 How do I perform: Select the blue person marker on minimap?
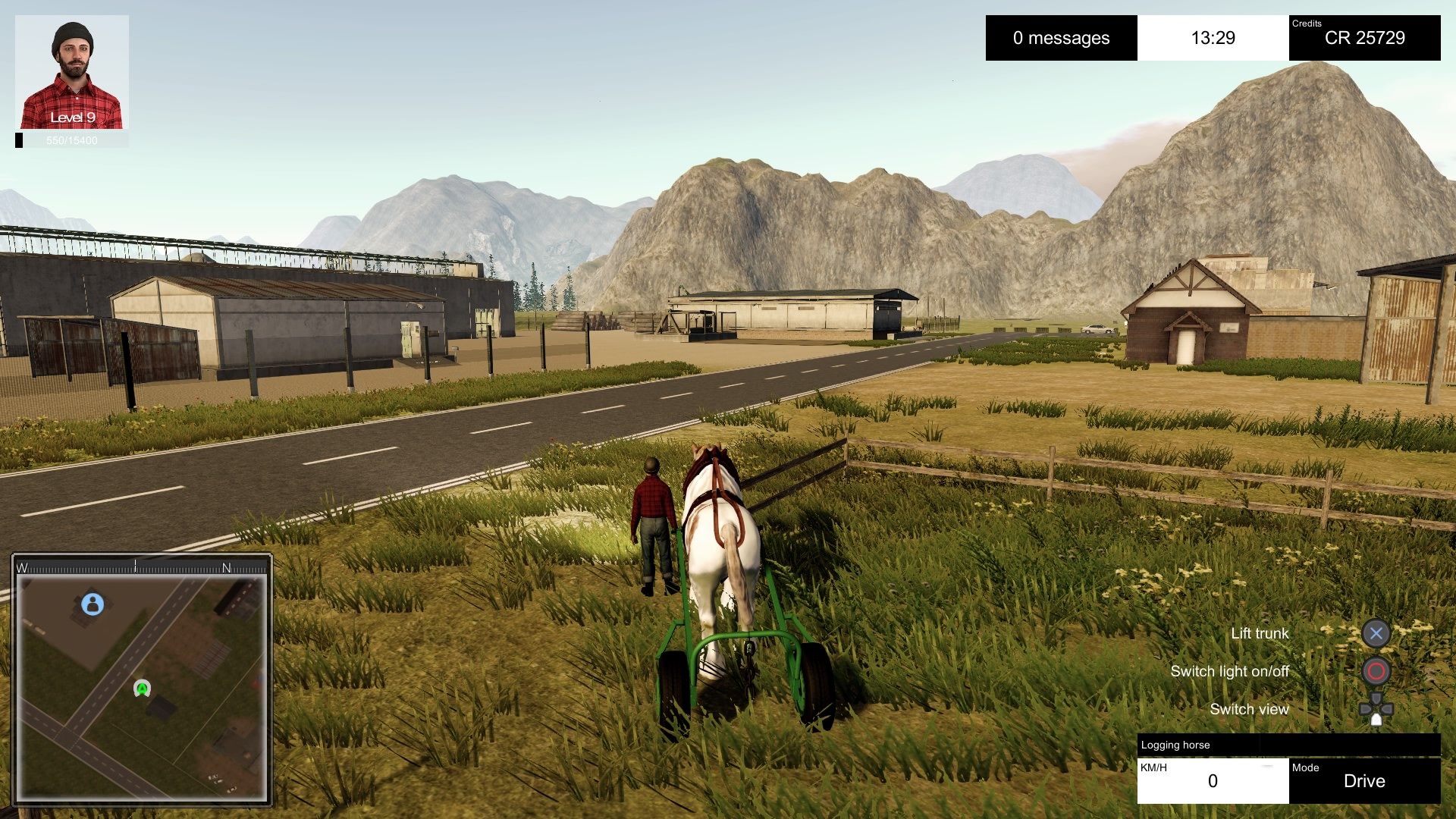tap(93, 604)
